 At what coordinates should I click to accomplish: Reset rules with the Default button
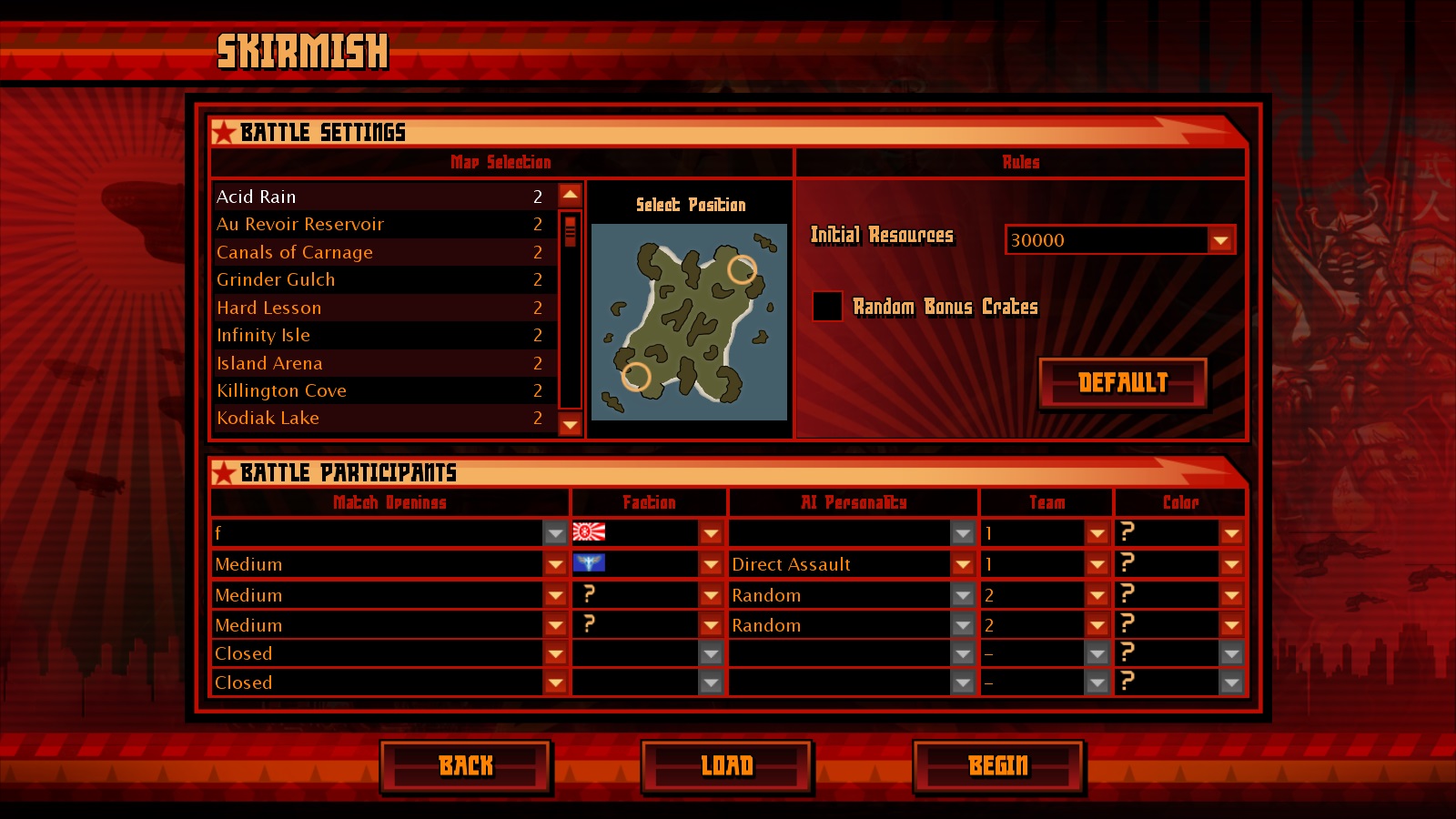pos(1123,383)
